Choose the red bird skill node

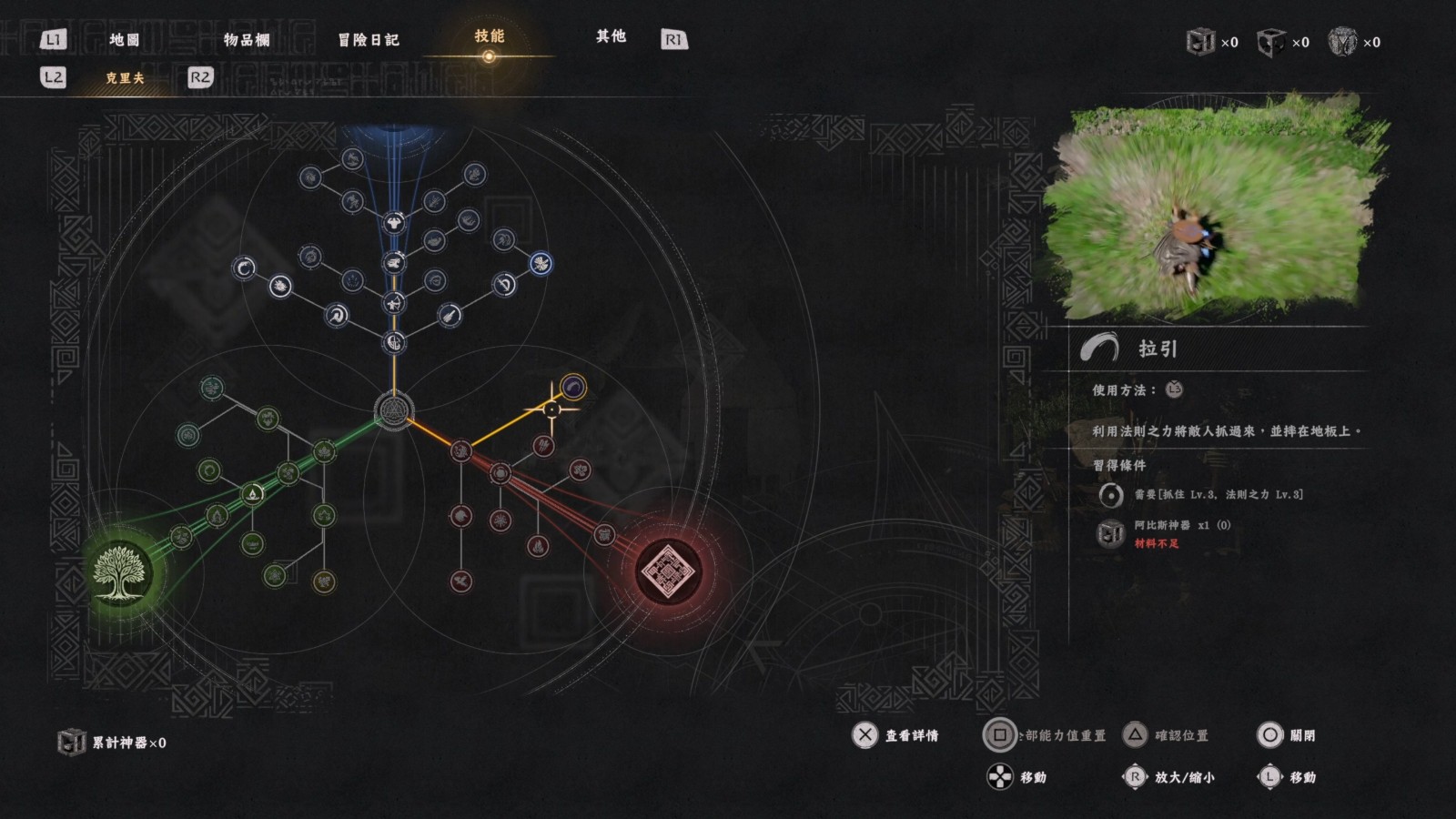tap(461, 581)
